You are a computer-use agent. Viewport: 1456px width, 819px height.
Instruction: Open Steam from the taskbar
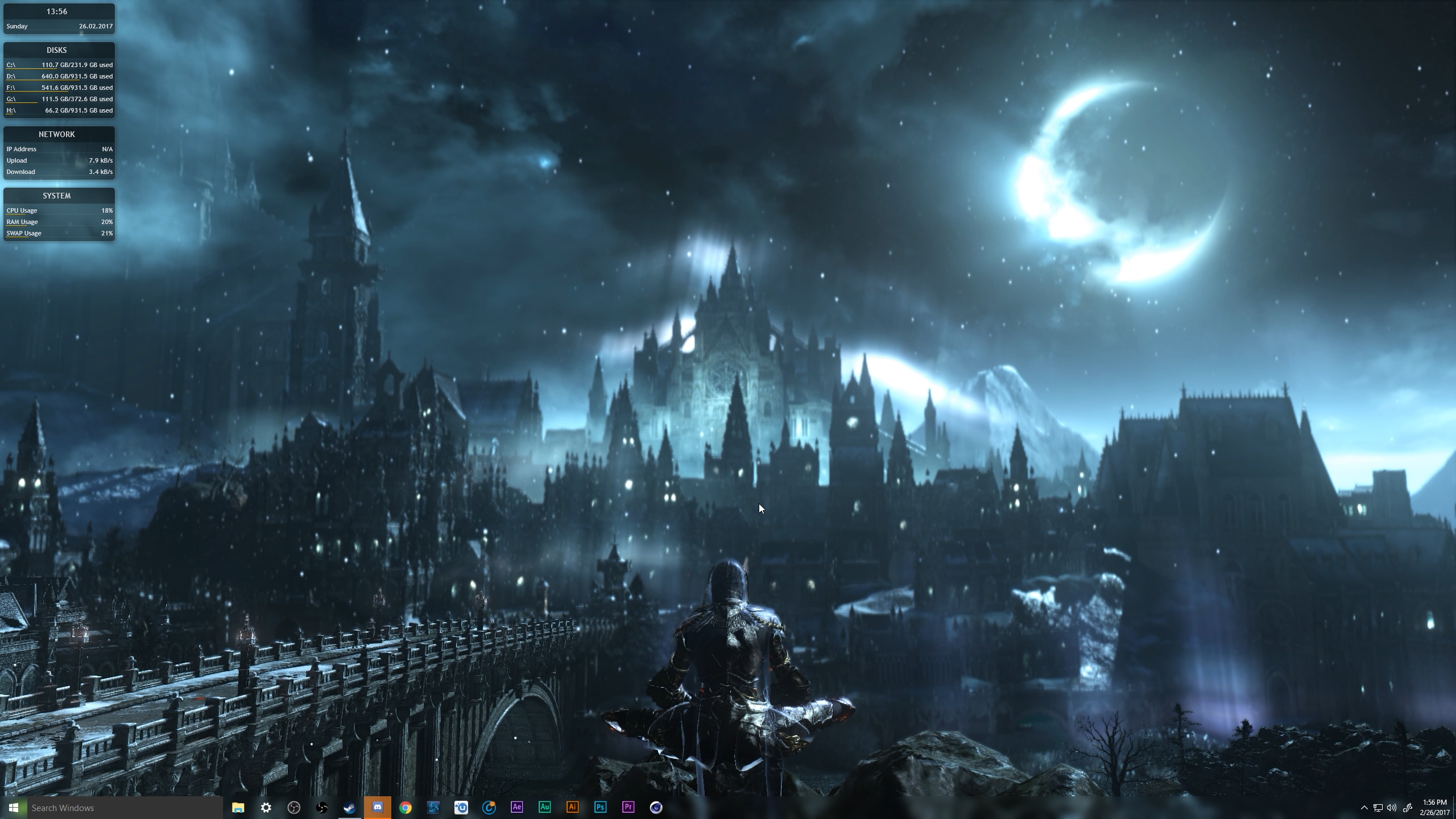(349, 807)
